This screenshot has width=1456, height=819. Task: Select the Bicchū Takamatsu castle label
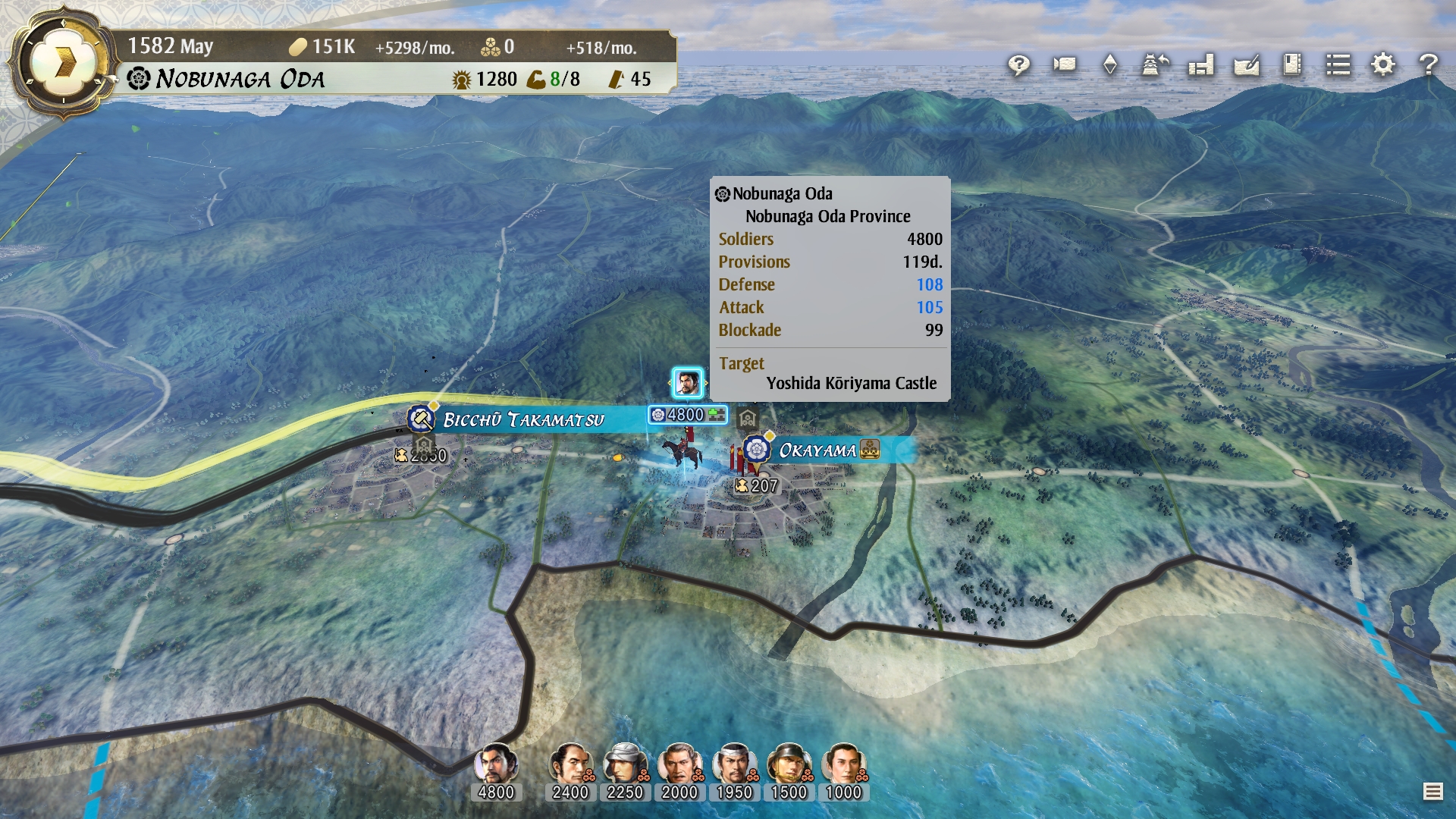[523, 419]
